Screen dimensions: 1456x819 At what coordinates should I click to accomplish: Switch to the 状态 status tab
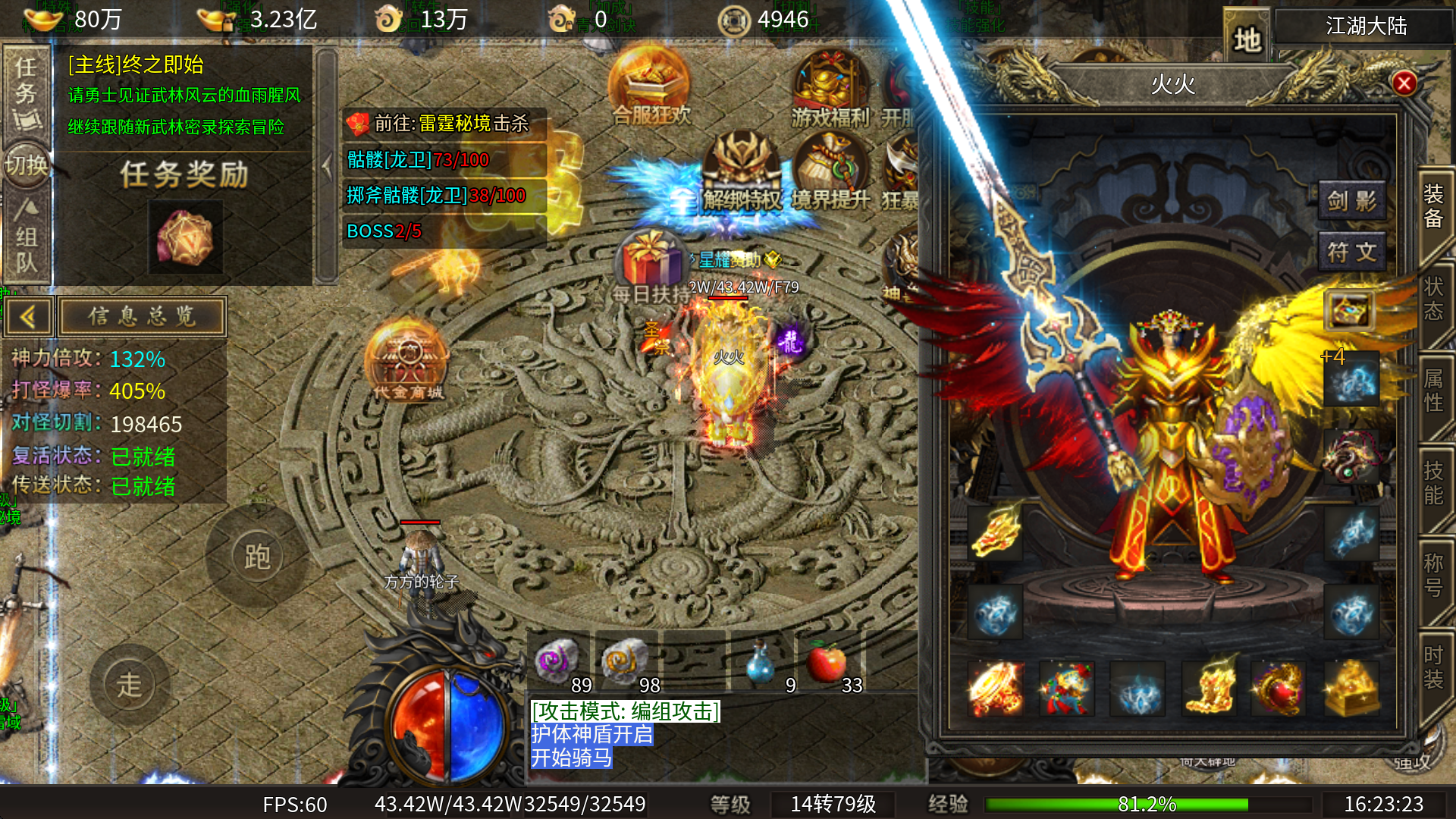1432,299
